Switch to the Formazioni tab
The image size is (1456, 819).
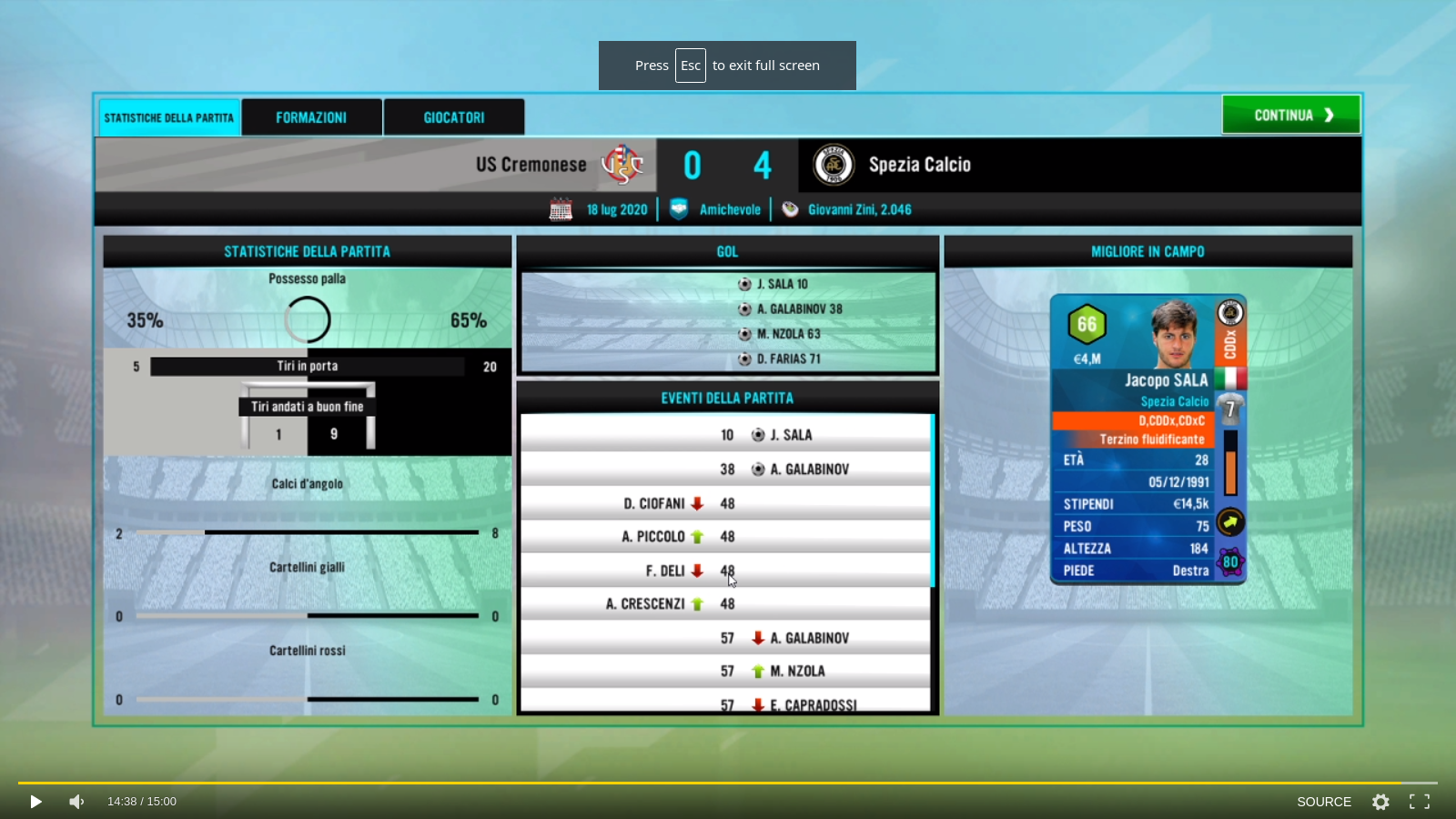coord(311,117)
